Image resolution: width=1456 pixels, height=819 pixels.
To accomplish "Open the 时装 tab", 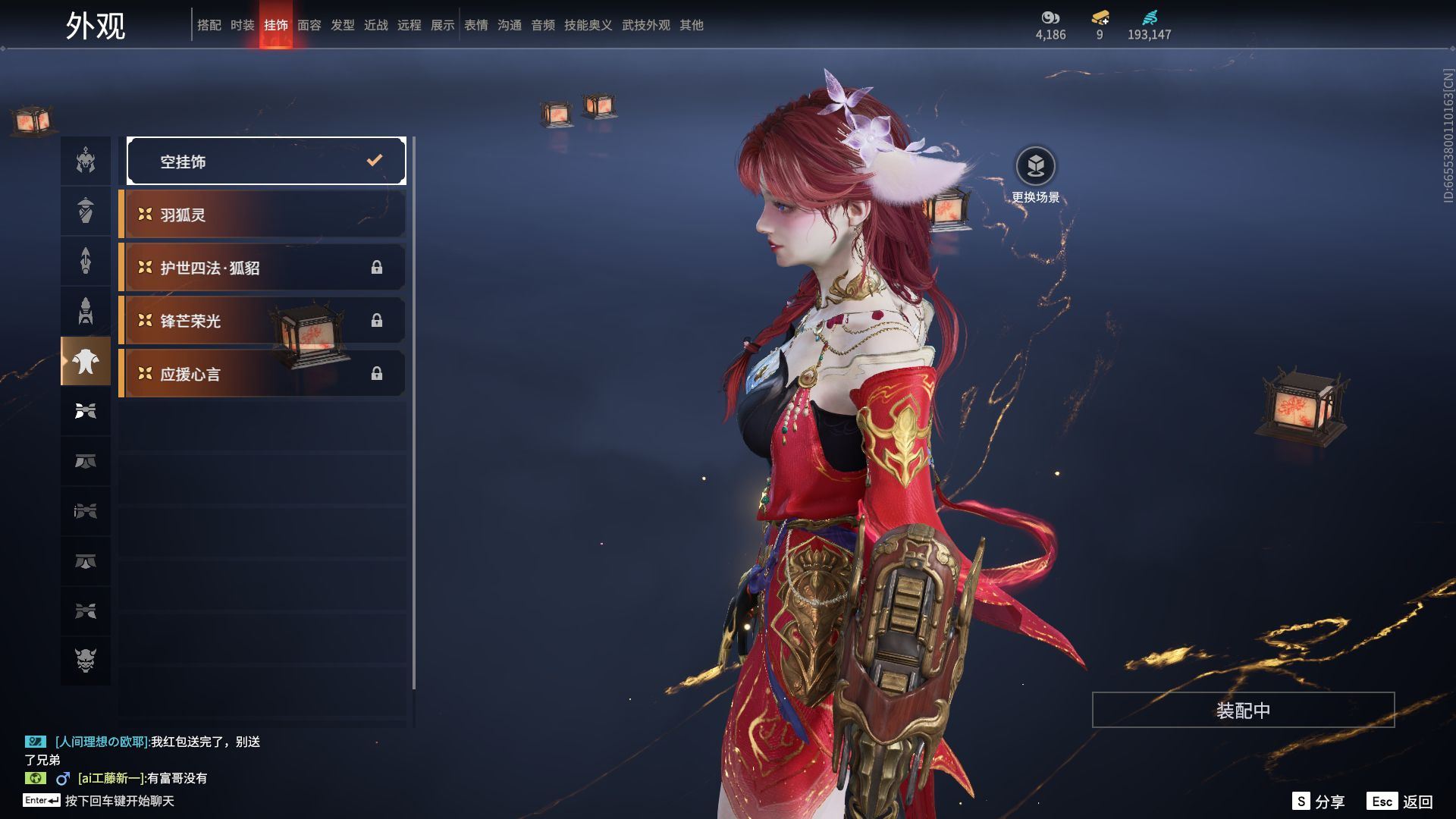I will [242, 25].
